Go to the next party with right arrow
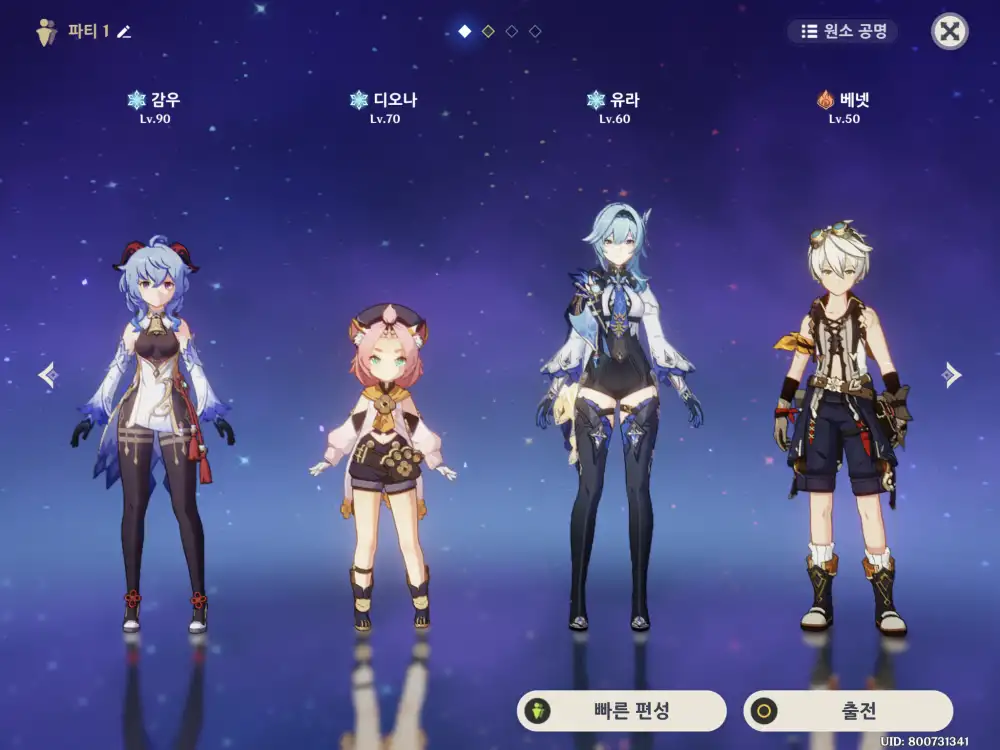The width and height of the screenshot is (1000, 750). (x=951, y=375)
